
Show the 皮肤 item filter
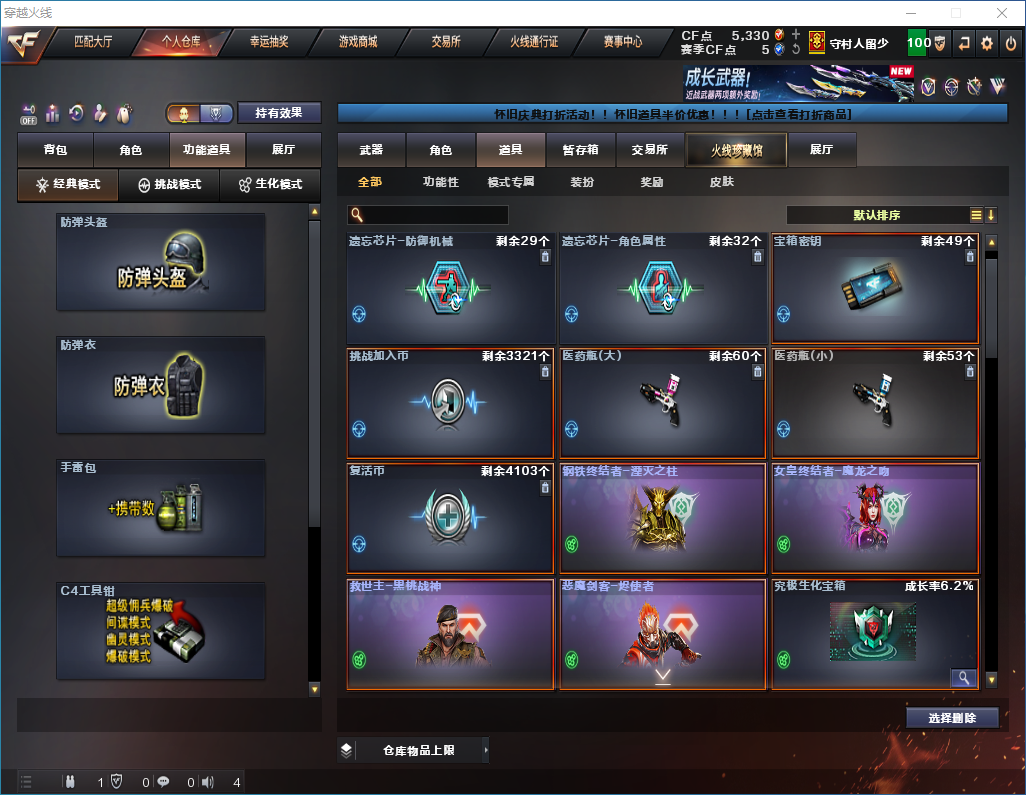pos(721,182)
